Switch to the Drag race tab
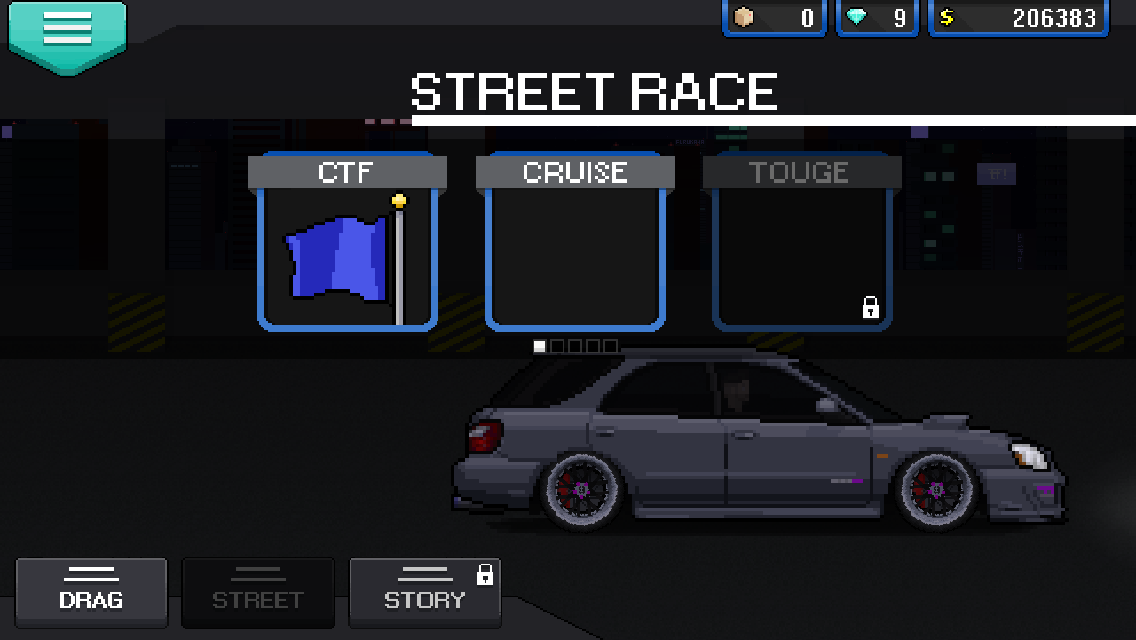This screenshot has height=640, width=1136. point(91,592)
